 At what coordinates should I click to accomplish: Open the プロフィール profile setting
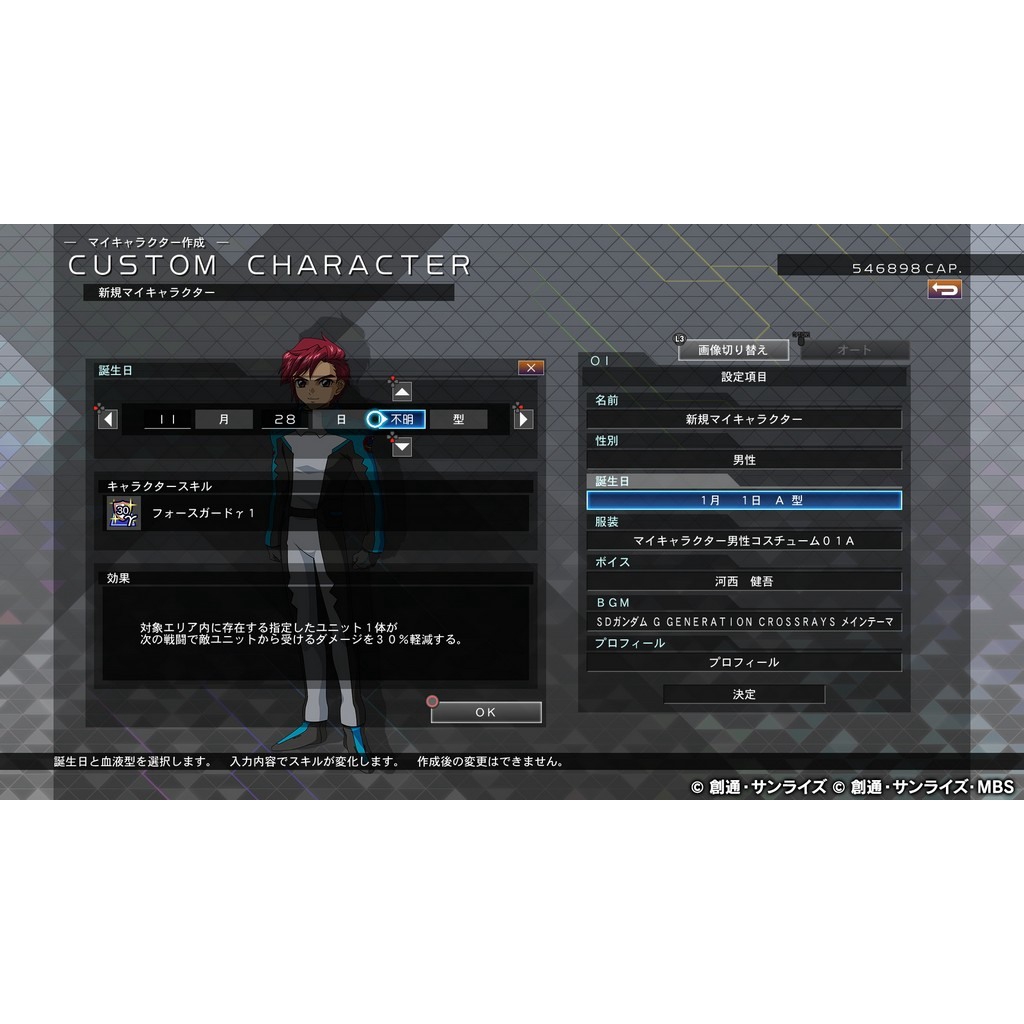[x=744, y=662]
